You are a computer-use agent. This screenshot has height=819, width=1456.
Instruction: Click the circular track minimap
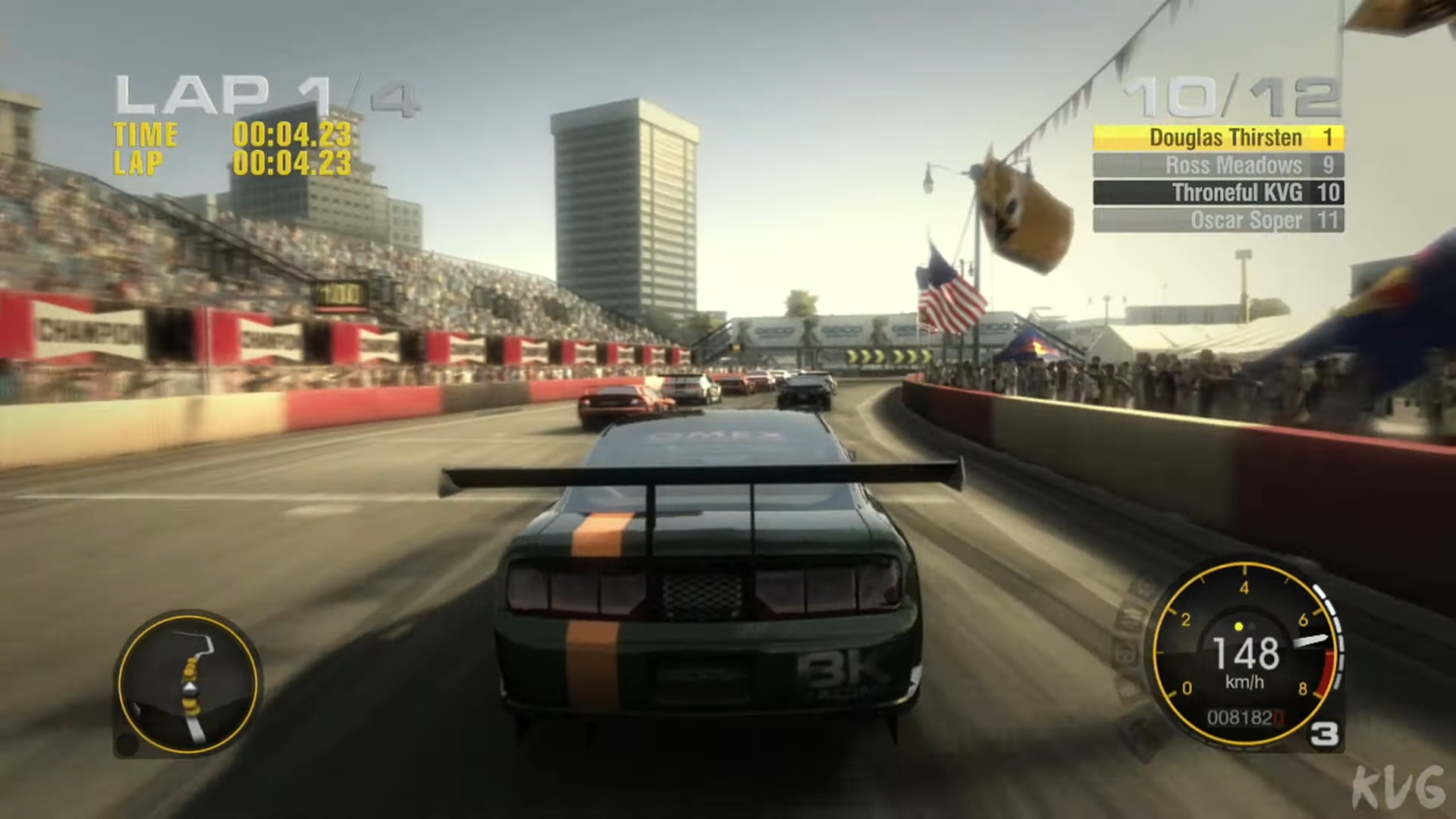[188, 684]
